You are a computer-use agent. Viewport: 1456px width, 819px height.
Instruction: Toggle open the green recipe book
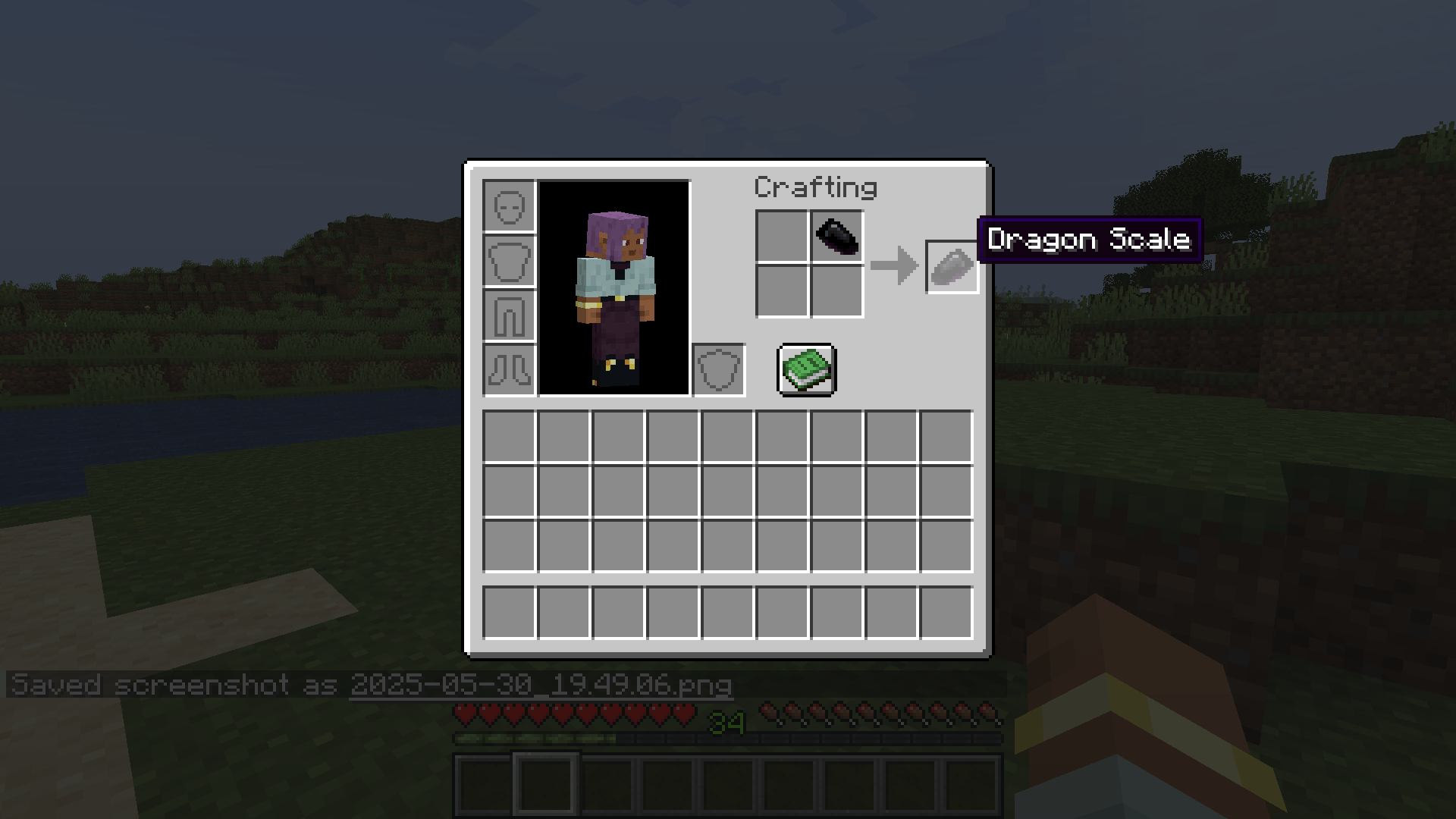pos(806,371)
